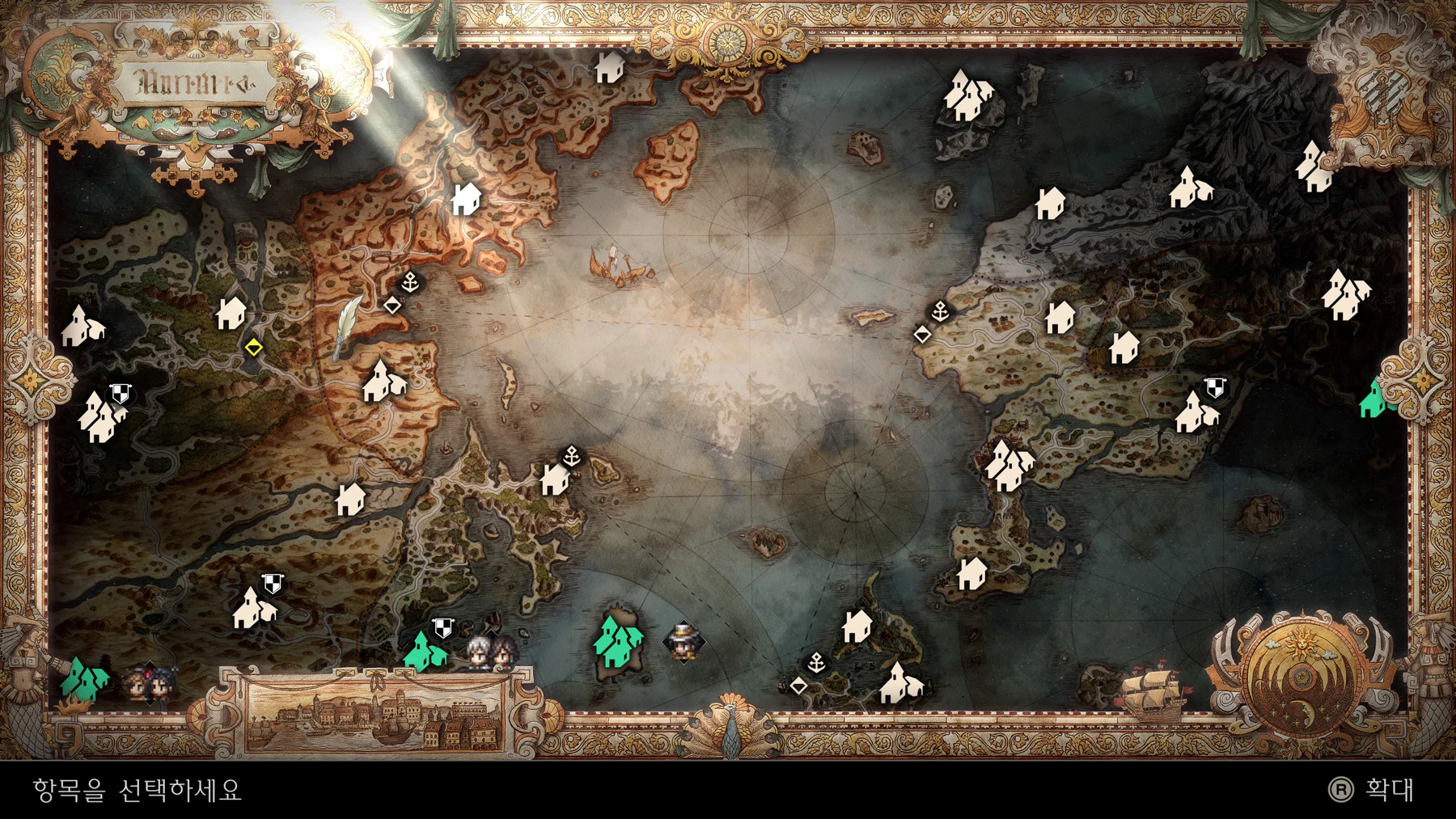1456x819 pixels.
Task: Select the green town marker beside the brown-haired travelers
Action: pos(84,678)
